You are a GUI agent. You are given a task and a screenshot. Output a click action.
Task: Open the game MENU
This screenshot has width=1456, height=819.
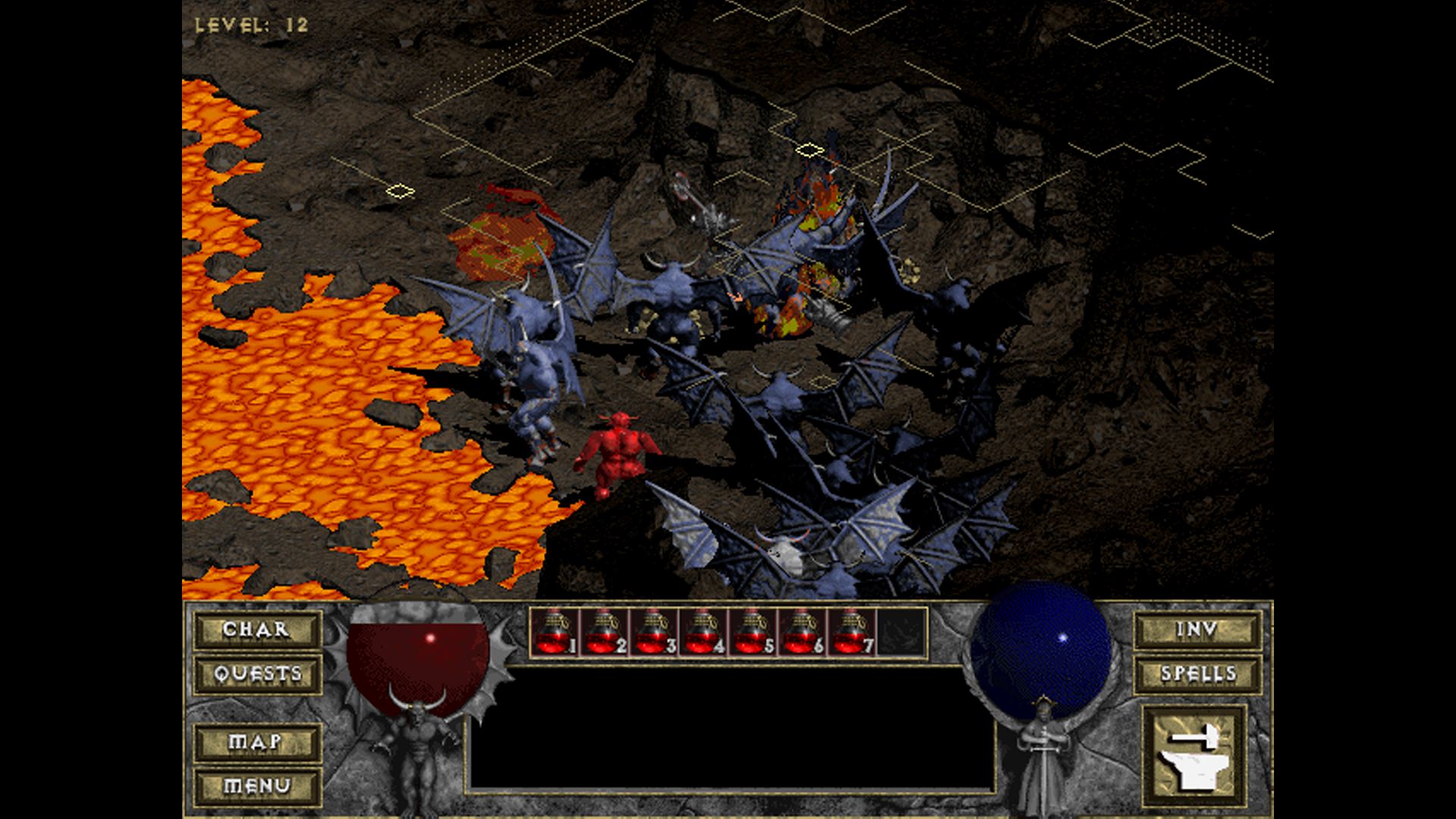256,786
